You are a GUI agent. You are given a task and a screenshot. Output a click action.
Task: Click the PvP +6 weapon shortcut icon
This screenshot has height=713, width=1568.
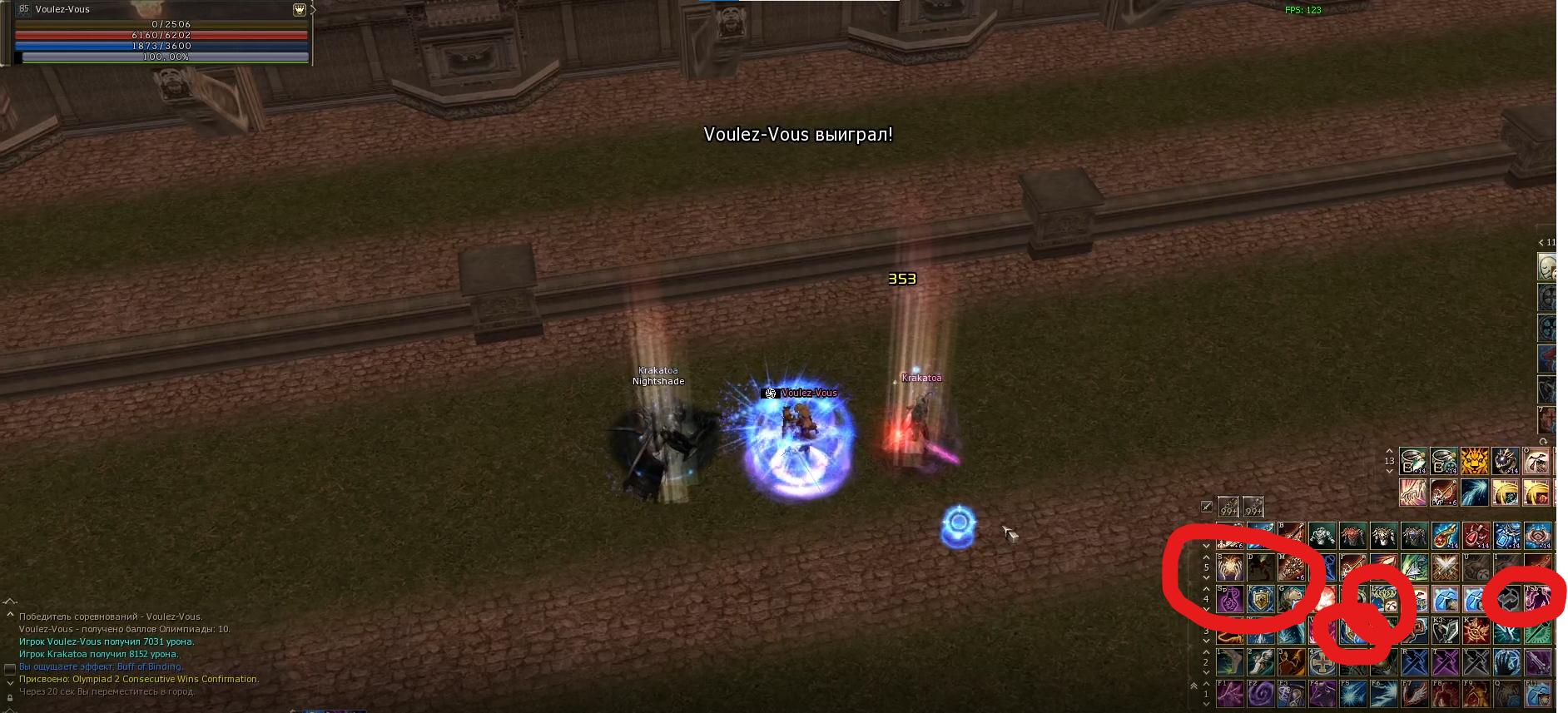[1443, 493]
